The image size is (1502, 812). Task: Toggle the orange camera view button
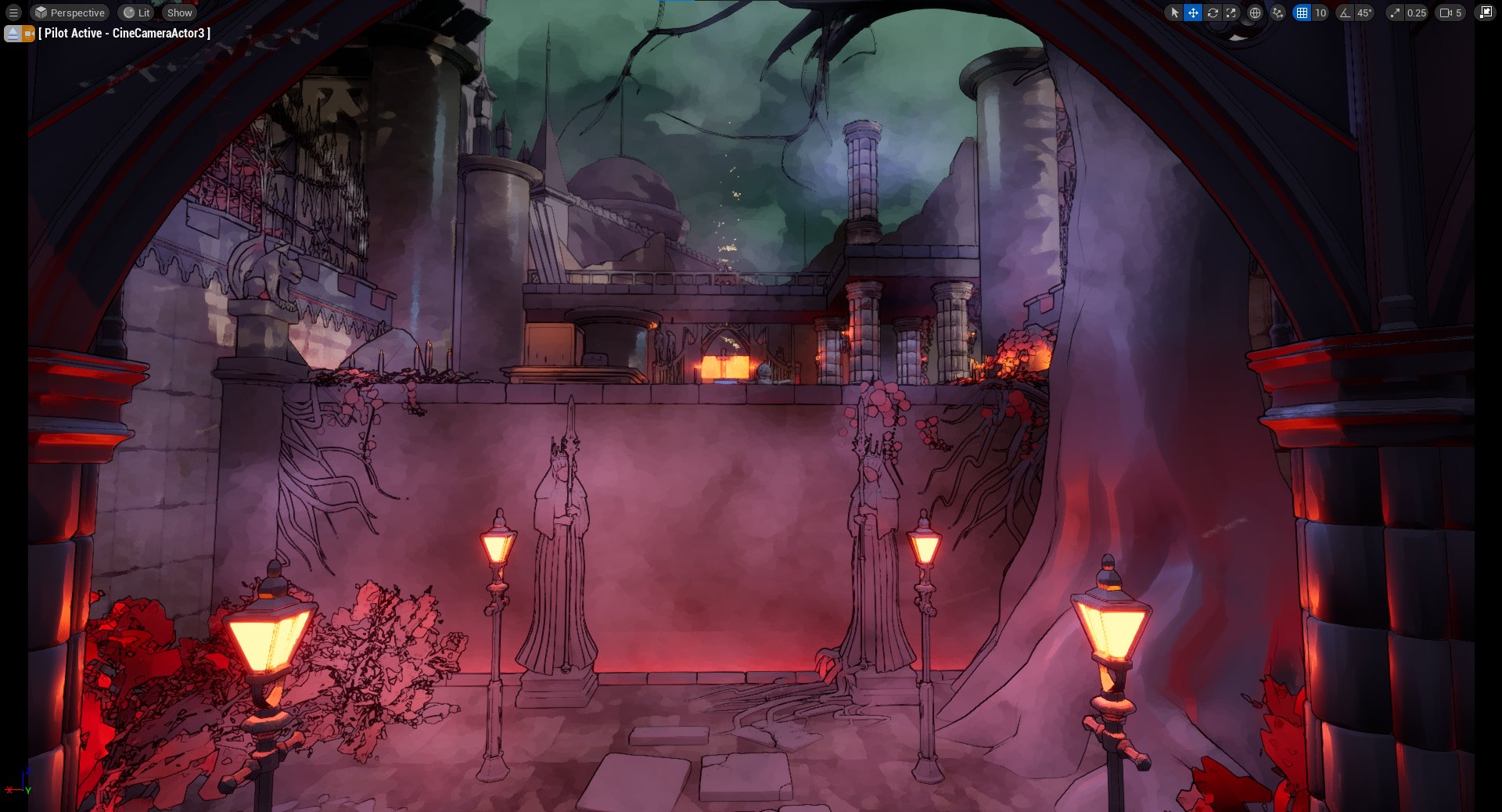tap(29, 34)
